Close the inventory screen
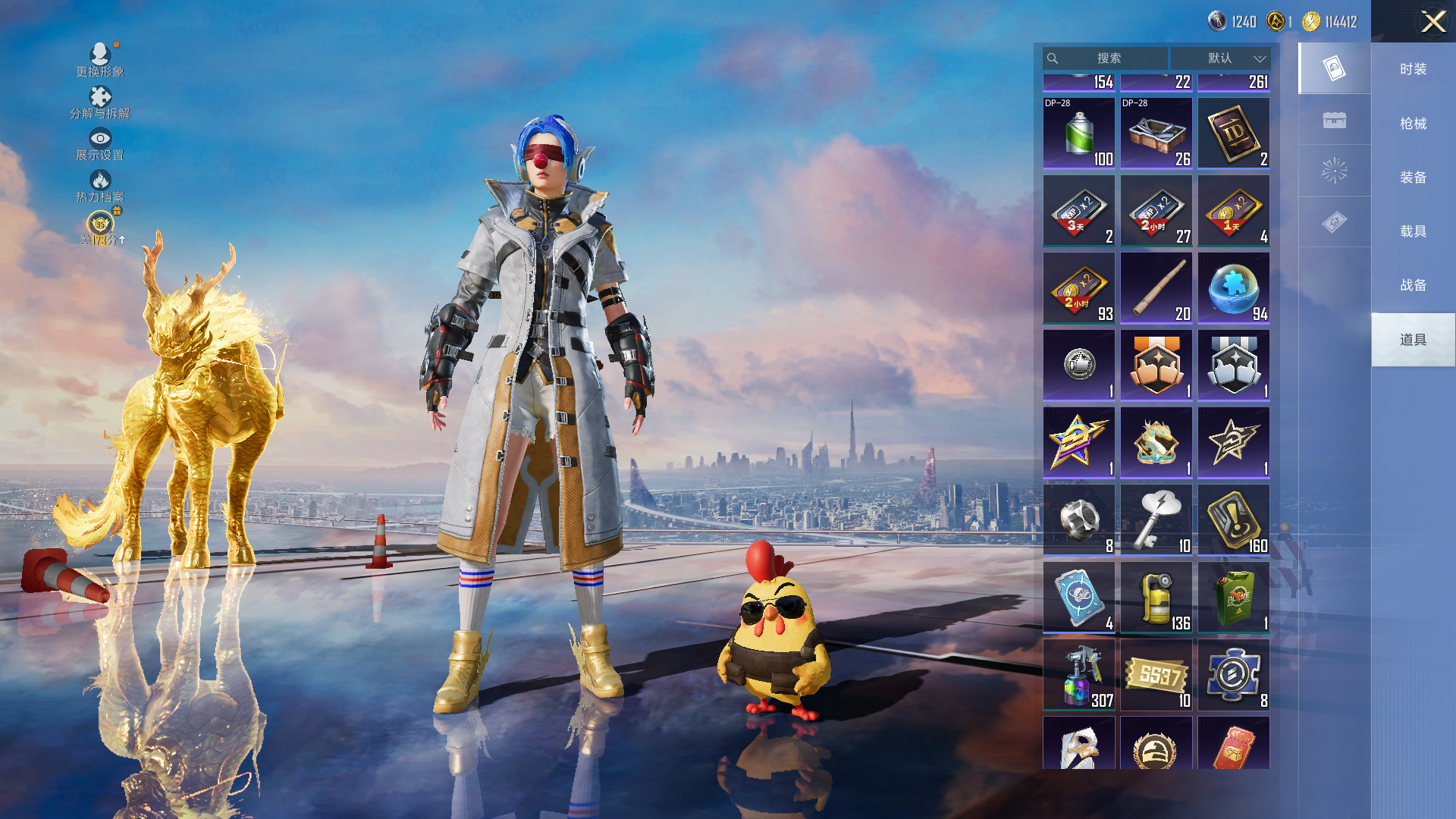1456x819 pixels. click(1432, 21)
